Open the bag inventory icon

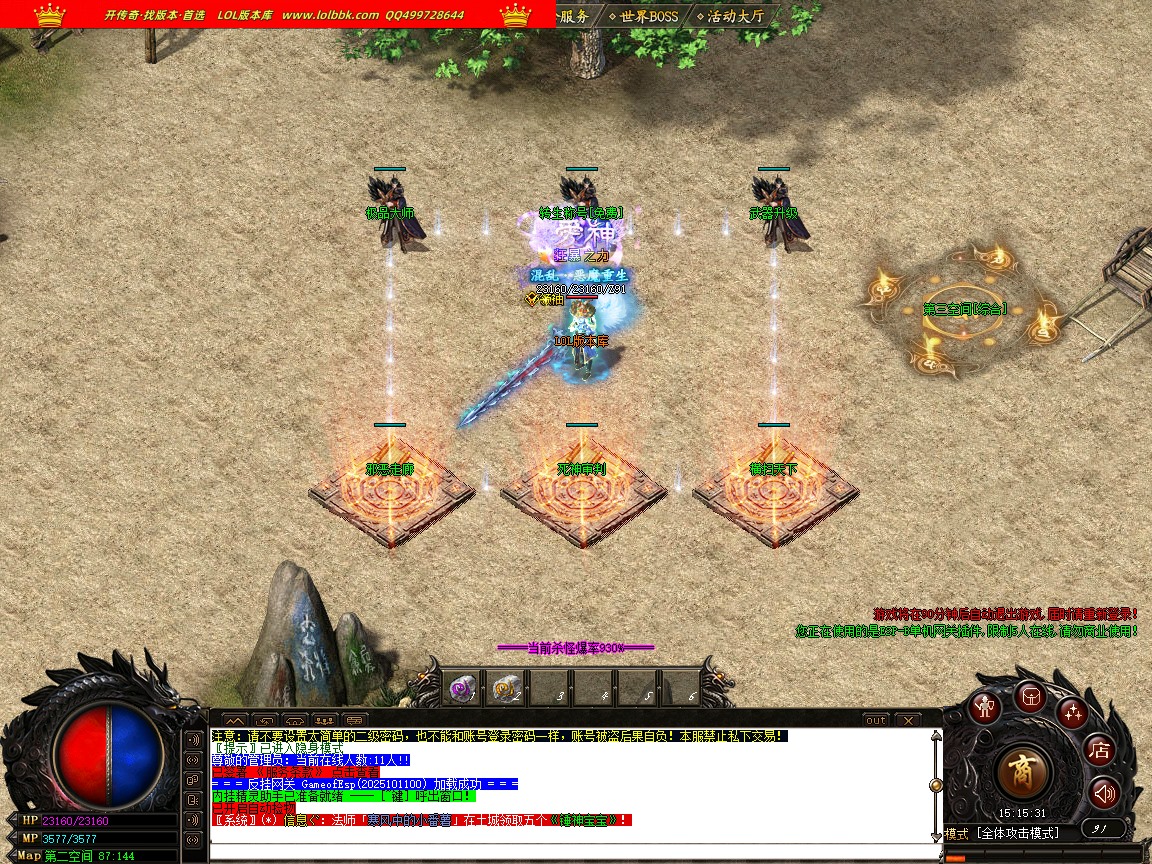(x=1031, y=697)
